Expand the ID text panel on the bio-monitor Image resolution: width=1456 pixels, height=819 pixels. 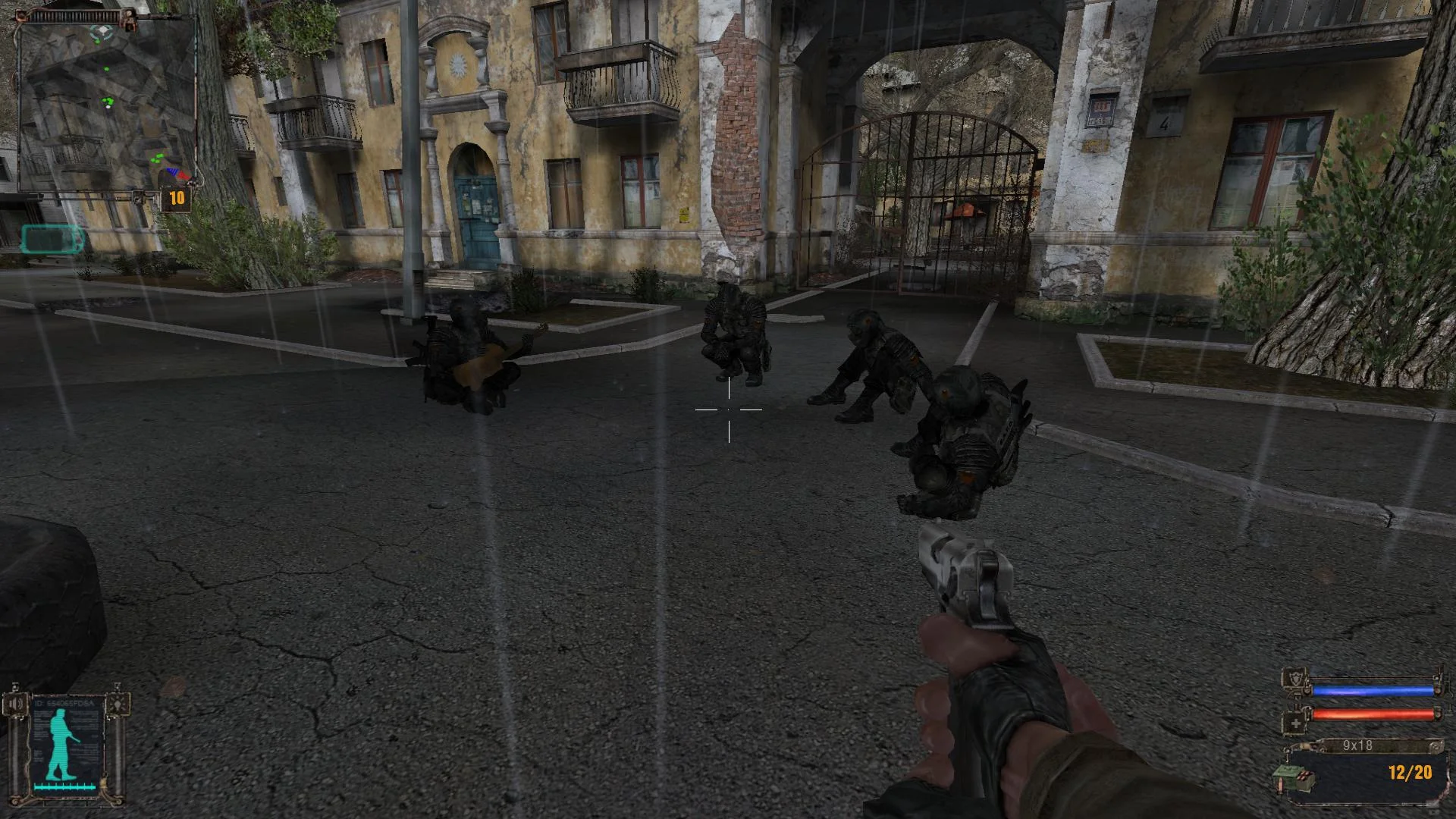coord(63,703)
